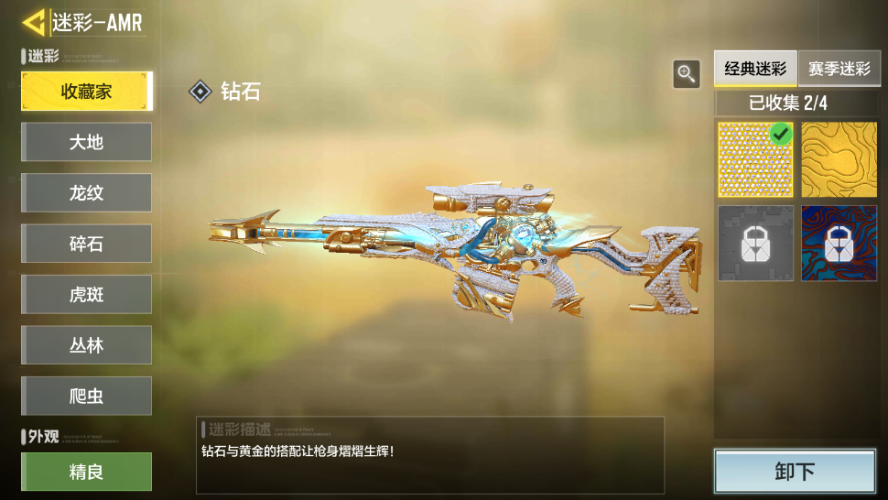This screenshot has width=888, height=500.
Task: Choose the 大地 camo category
Action: tap(86, 142)
